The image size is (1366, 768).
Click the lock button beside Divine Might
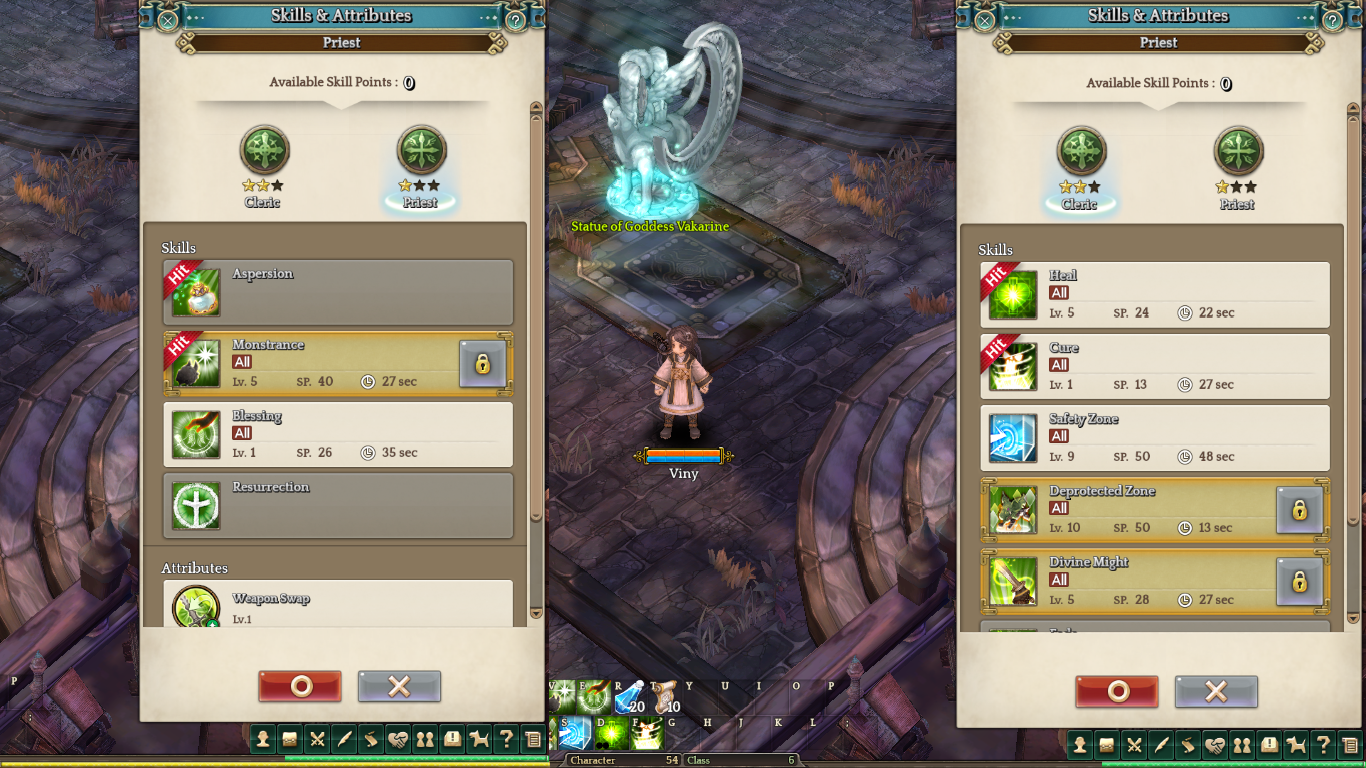(x=1299, y=581)
